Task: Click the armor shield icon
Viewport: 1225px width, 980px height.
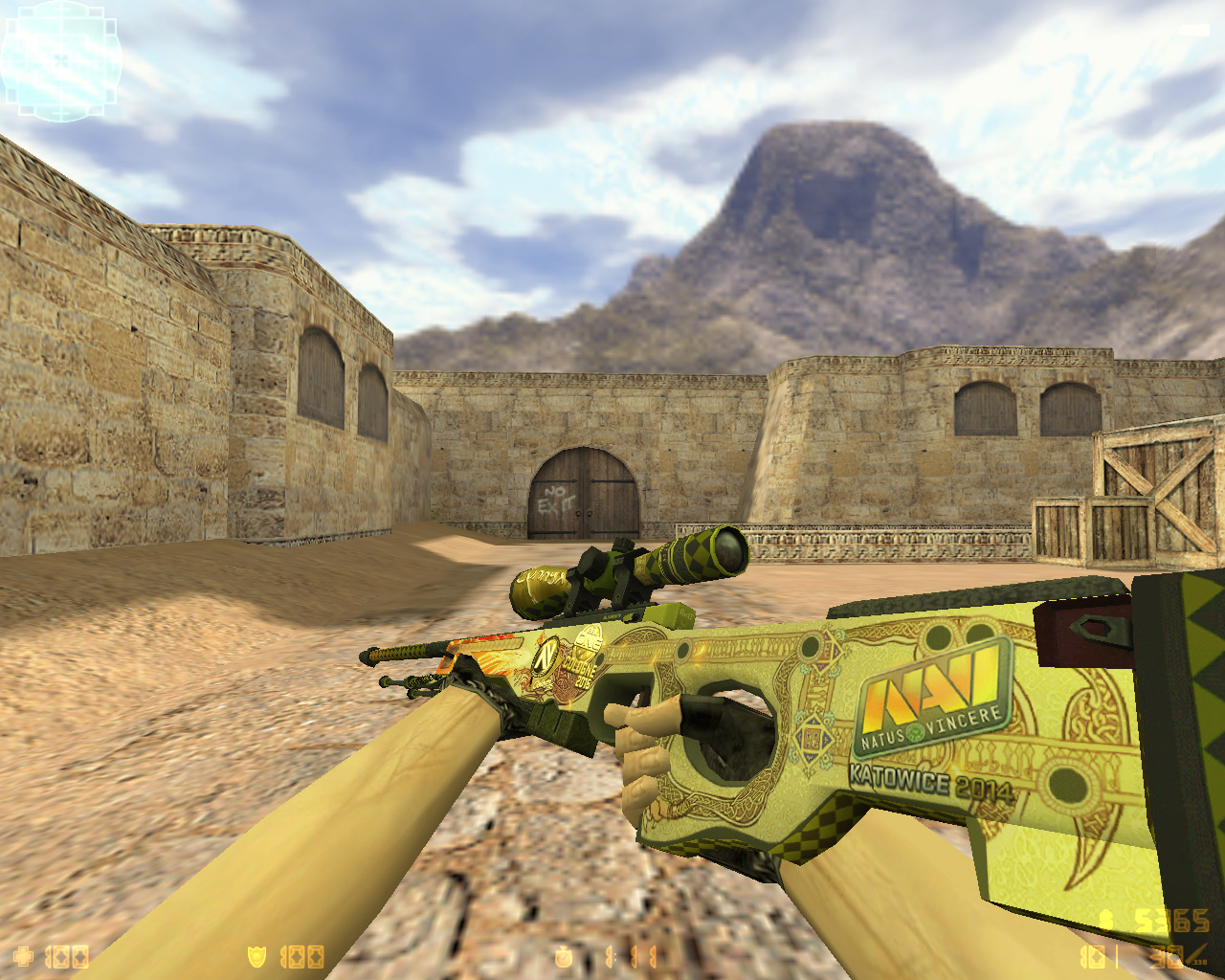Action: (x=256, y=955)
